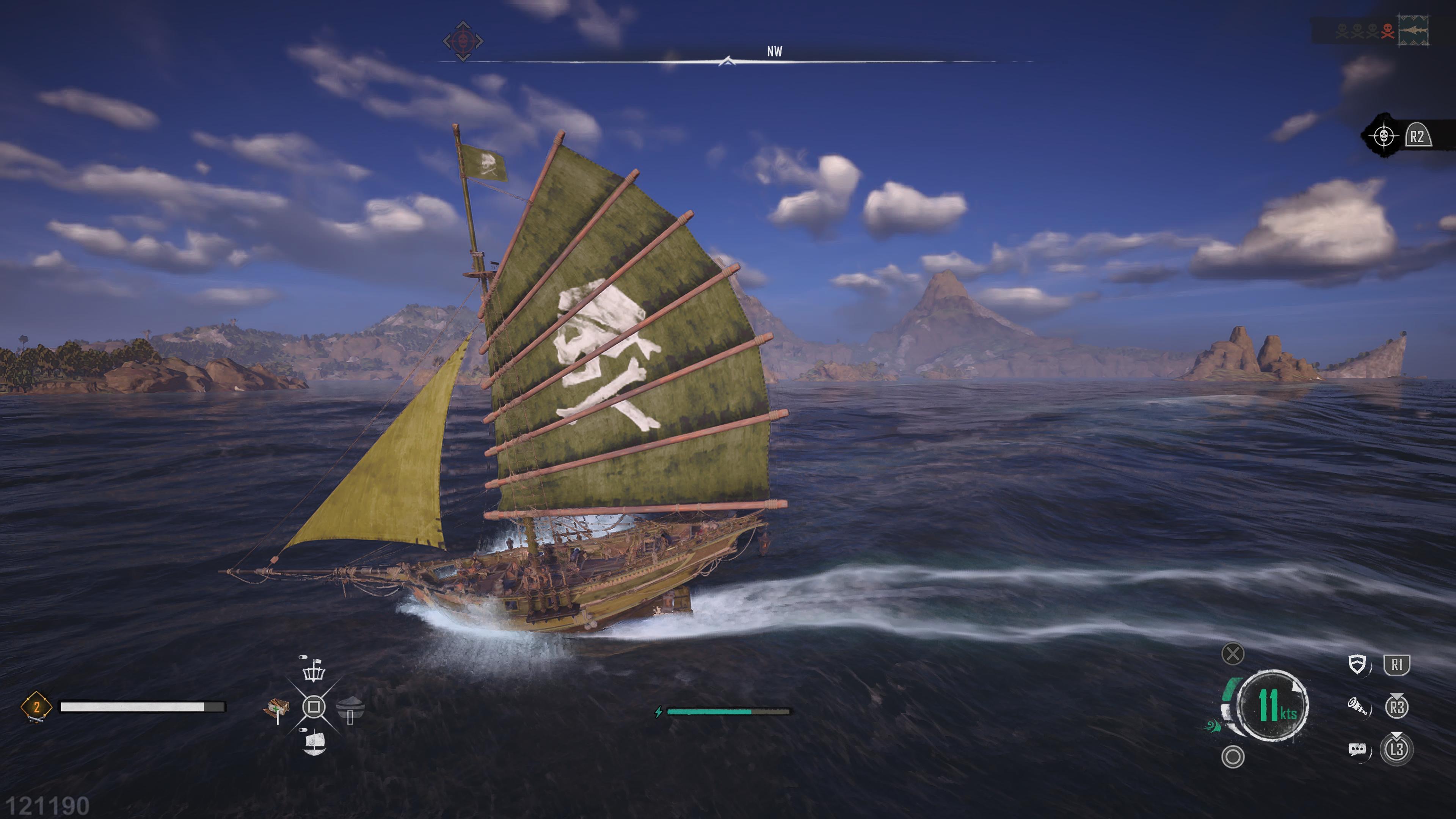
Task: Click the skull crosshair aim icon
Action: (x=1383, y=136)
